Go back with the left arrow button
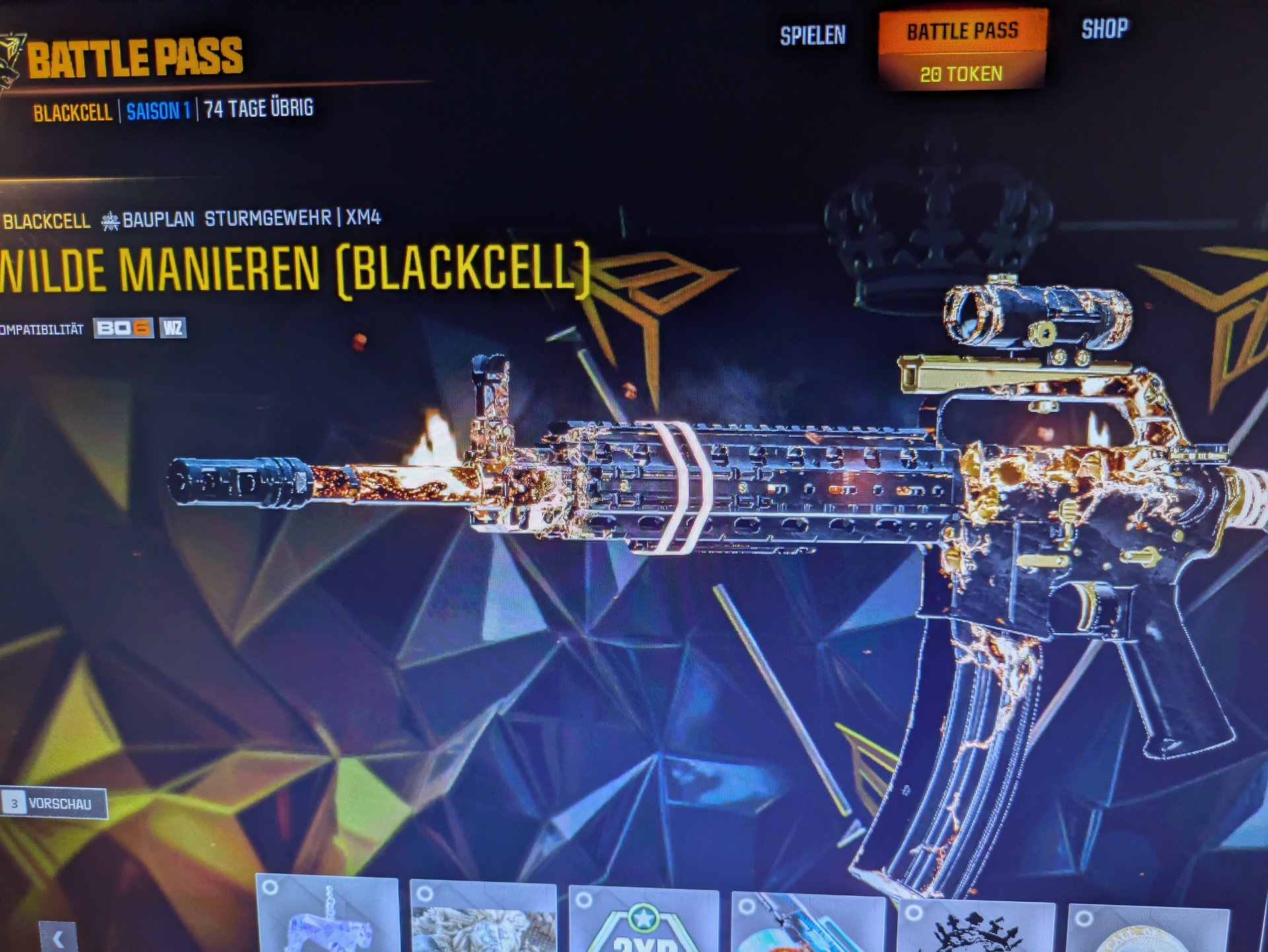Image resolution: width=1268 pixels, height=952 pixels. coord(58,937)
